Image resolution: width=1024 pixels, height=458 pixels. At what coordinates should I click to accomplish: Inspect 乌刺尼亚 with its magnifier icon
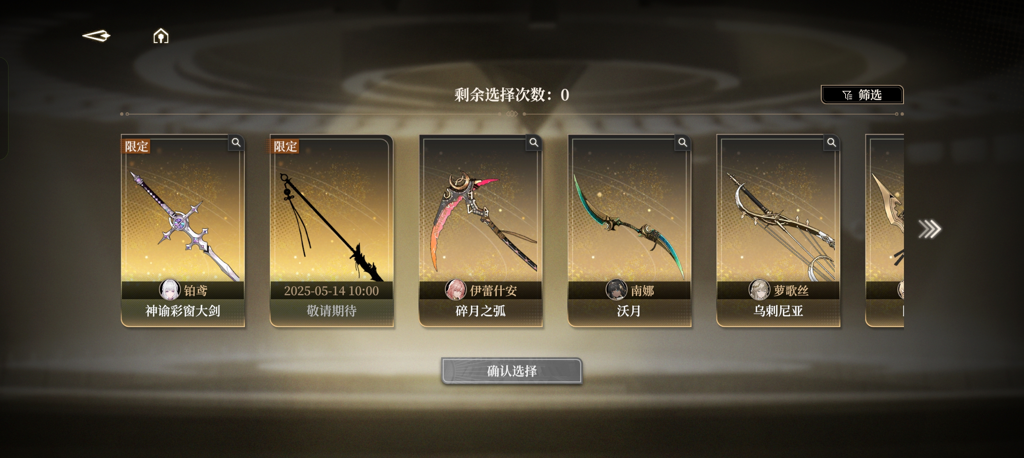coord(831,143)
